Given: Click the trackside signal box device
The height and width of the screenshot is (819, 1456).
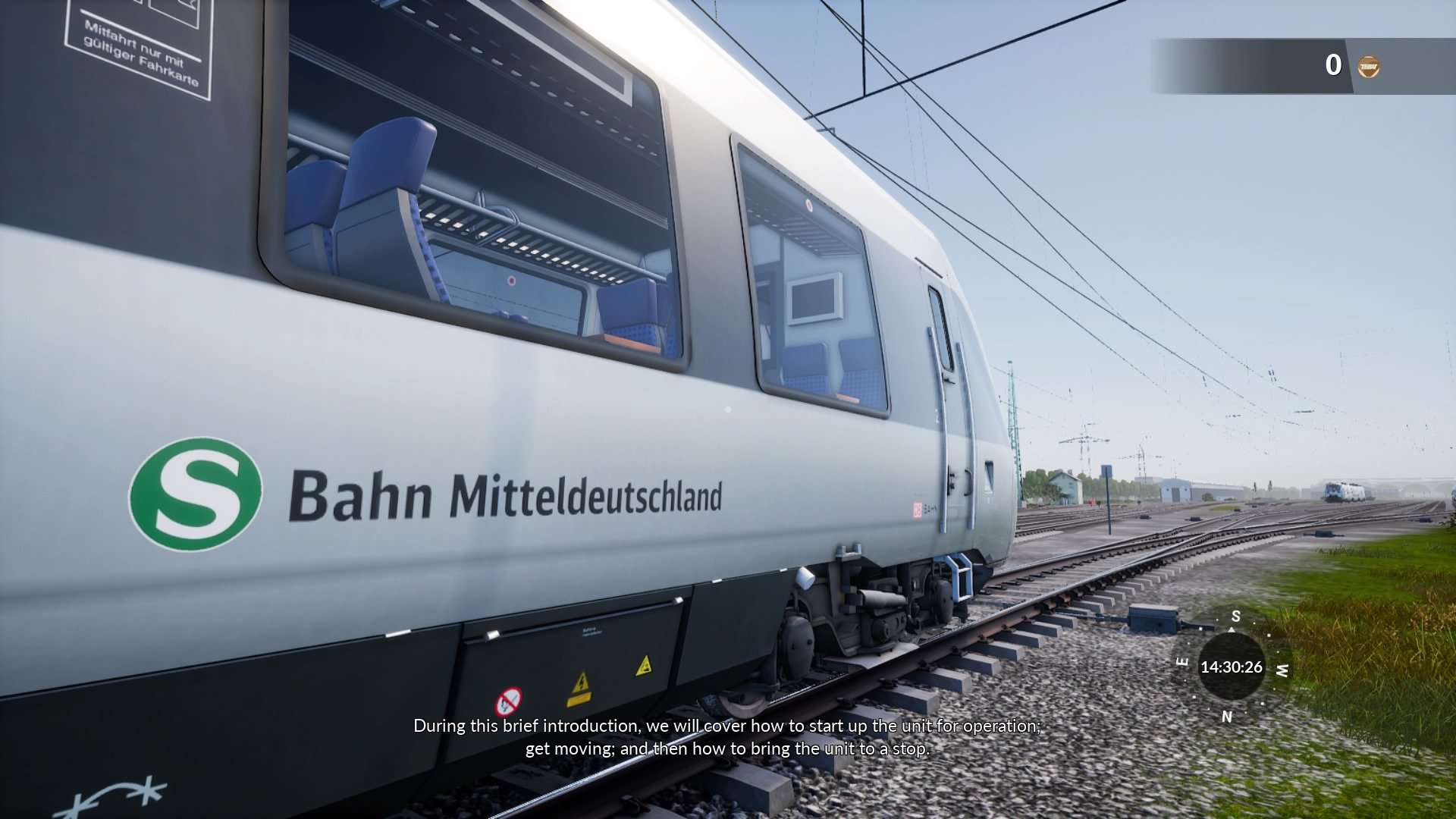Looking at the screenshot, I should (1153, 618).
